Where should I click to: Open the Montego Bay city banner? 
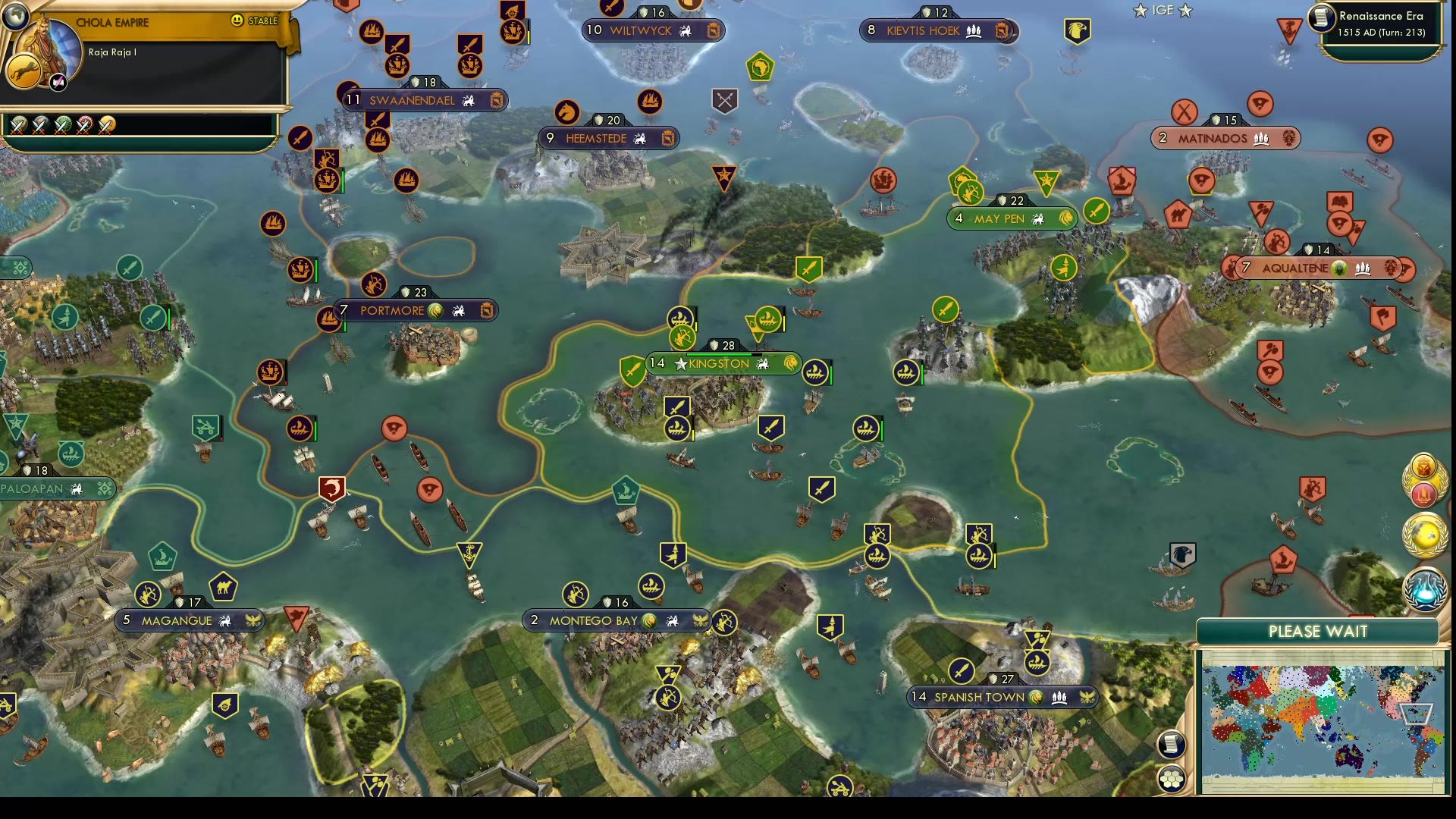click(x=593, y=621)
